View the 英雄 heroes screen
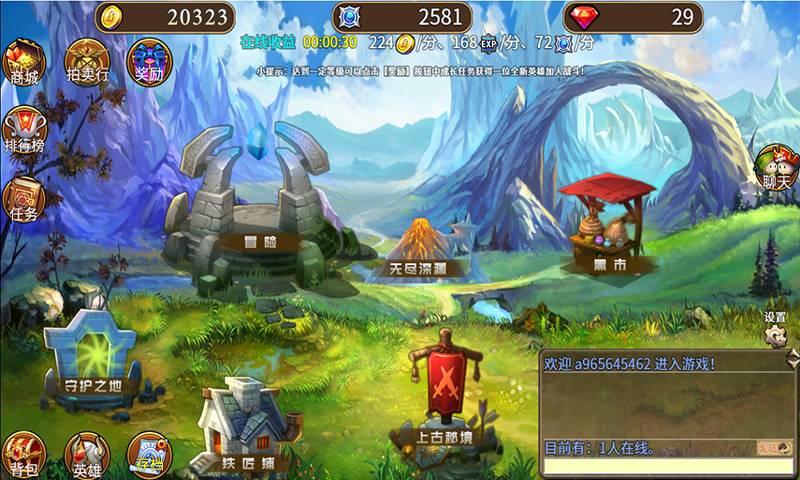Screen dimensions: 800x480 tap(86, 455)
